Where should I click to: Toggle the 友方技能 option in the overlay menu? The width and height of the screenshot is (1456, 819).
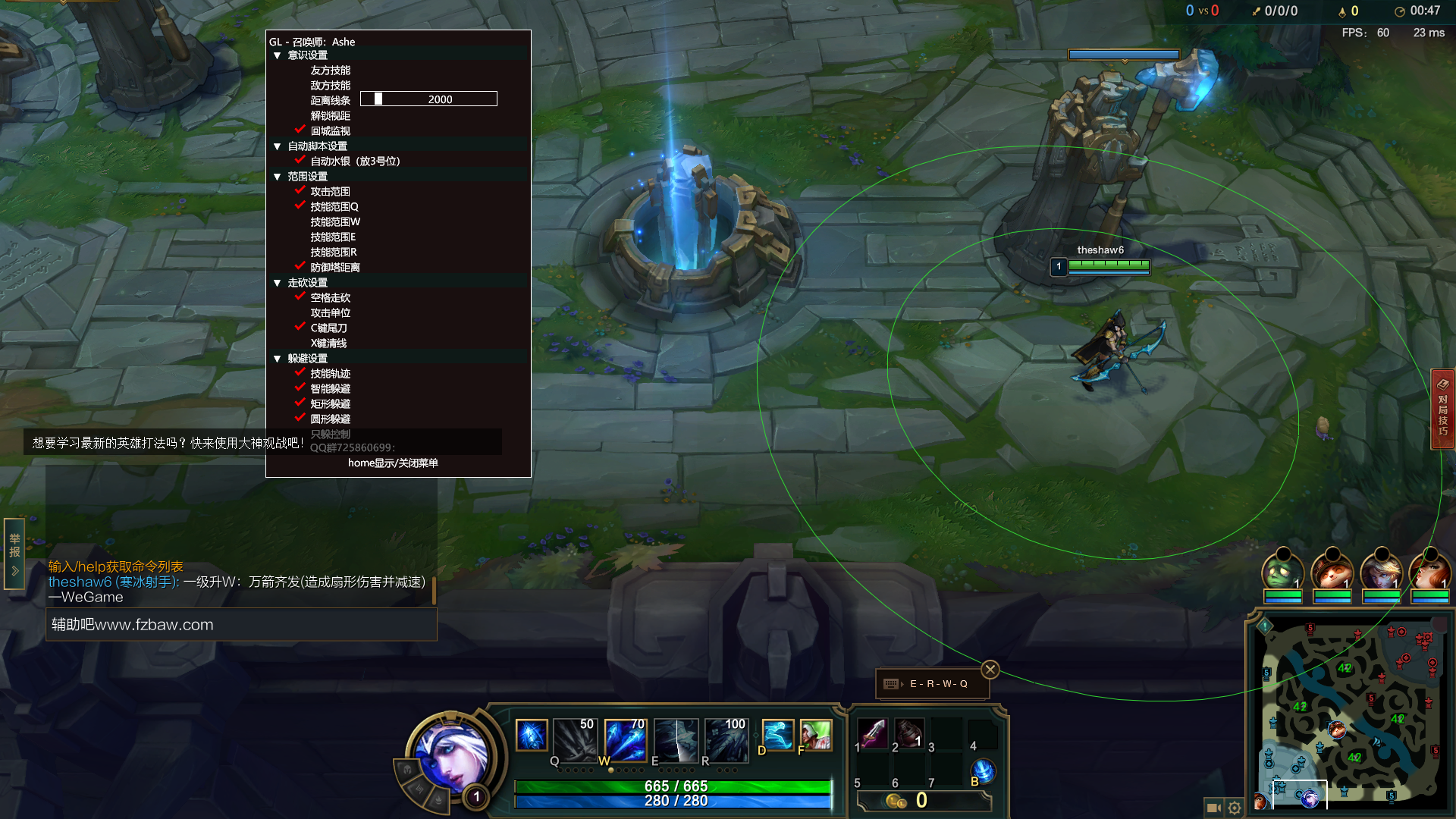330,71
